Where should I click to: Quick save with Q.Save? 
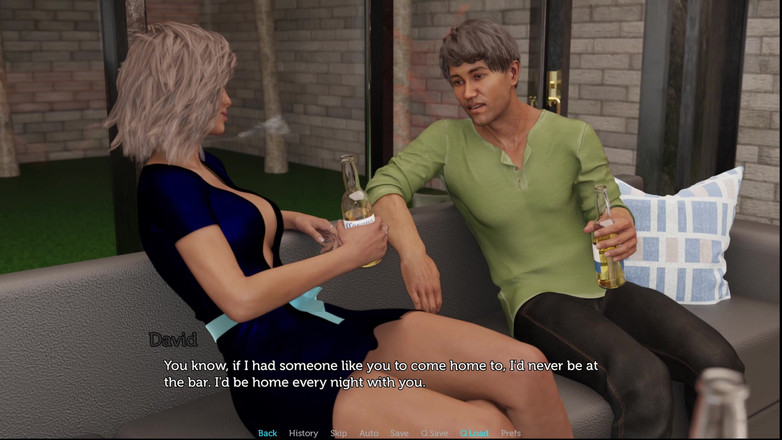tap(434, 433)
